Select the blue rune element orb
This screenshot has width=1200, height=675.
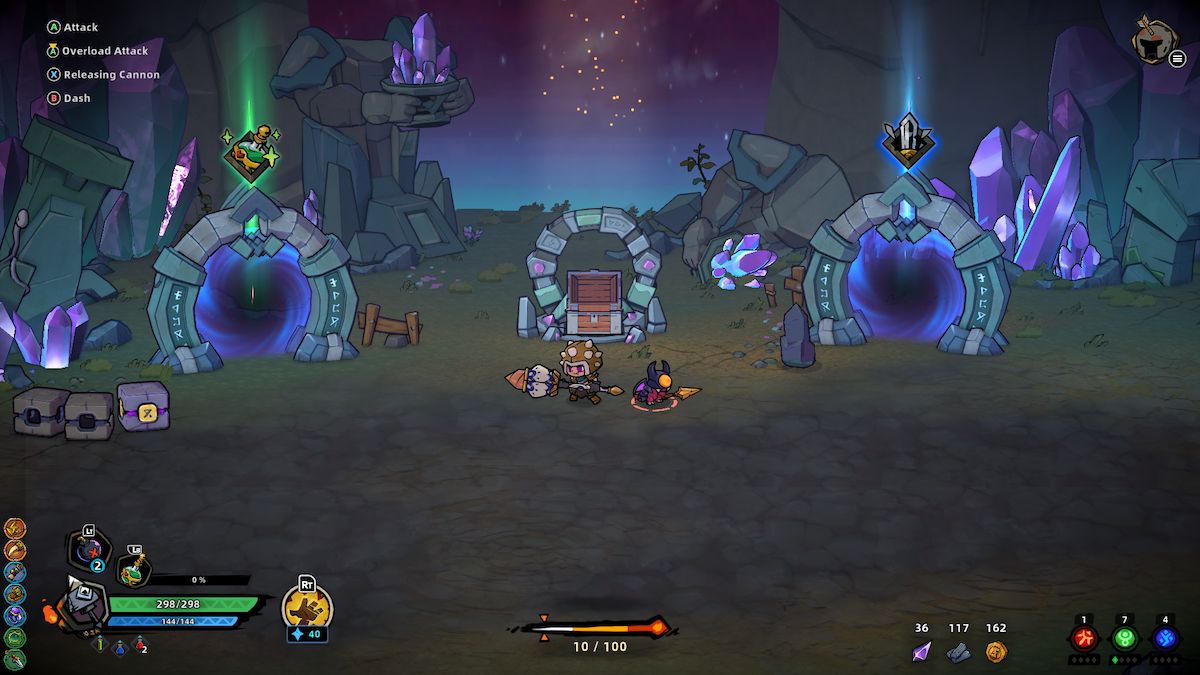coord(1165,638)
